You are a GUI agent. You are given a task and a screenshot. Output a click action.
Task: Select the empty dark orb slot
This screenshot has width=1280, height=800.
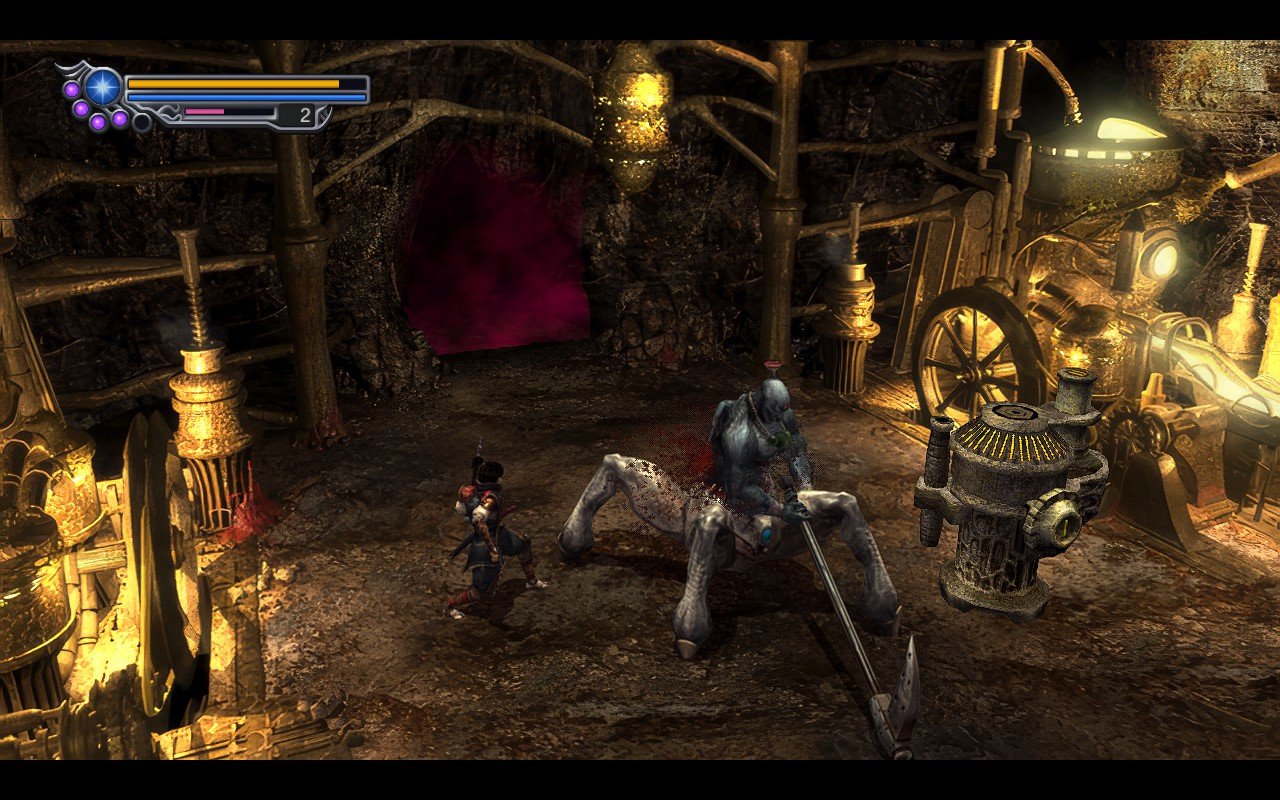(x=142, y=122)
